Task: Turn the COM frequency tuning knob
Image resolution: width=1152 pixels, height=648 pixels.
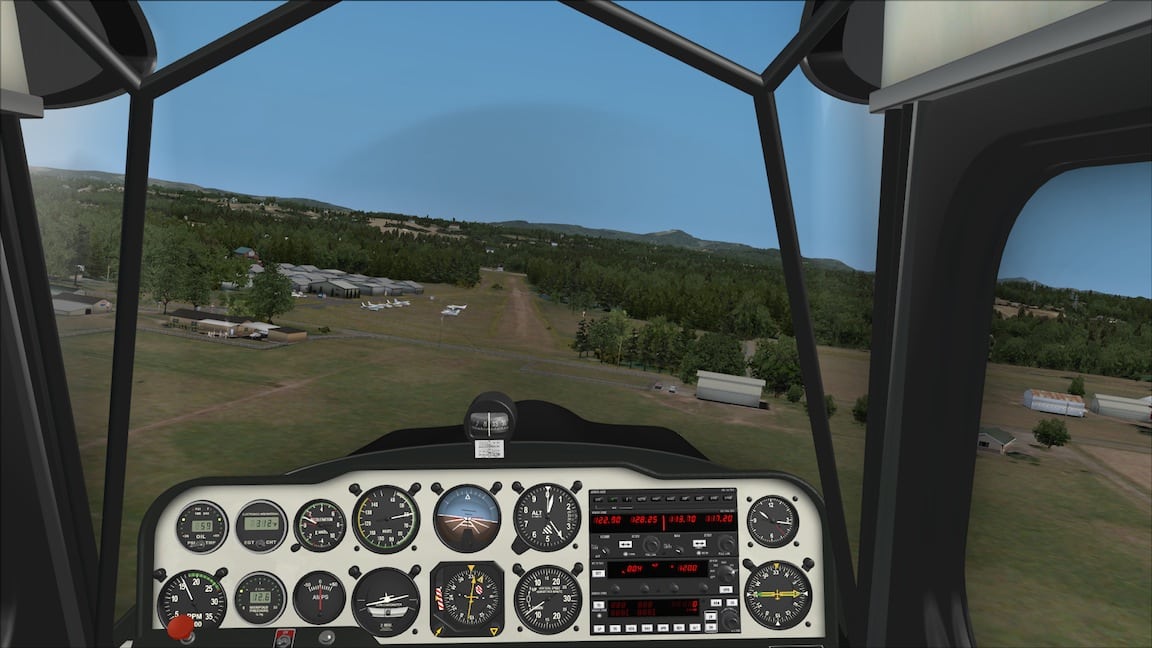Action: pyautogui.click(x=651, y=545)
